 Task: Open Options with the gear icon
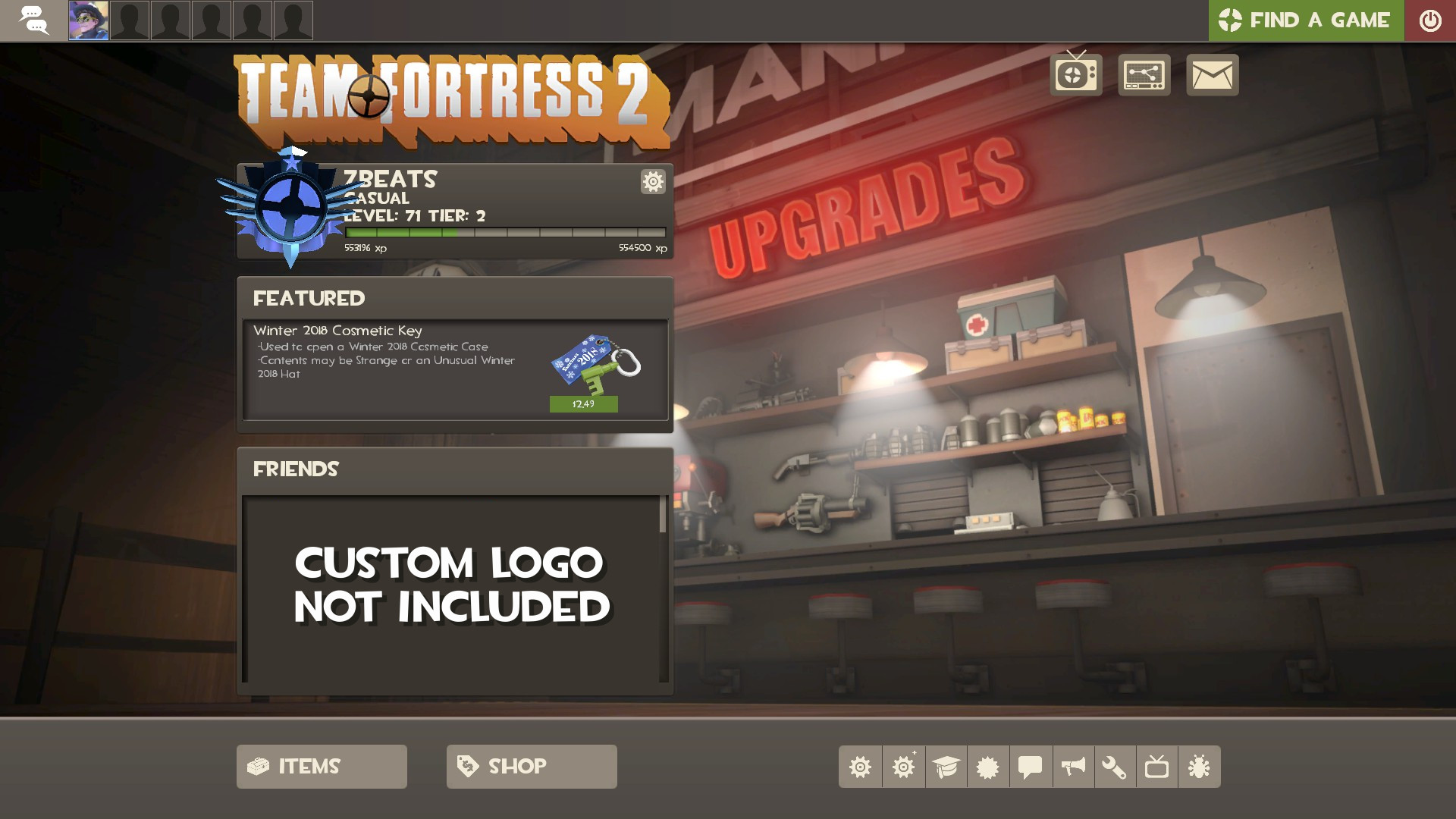[x=861, y=767]
